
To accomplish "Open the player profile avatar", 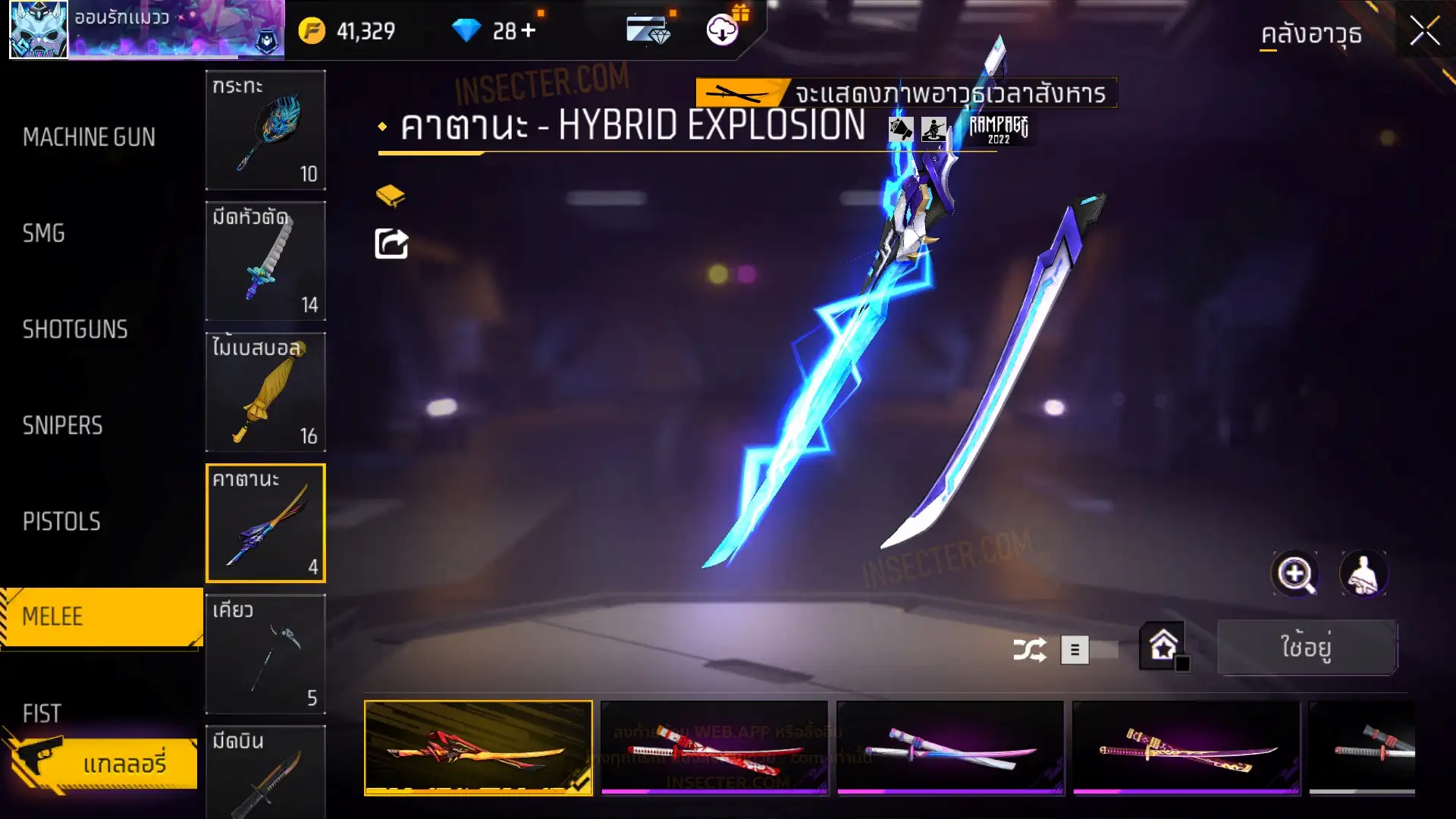I will pyautogui.click(x=38, y=30).
